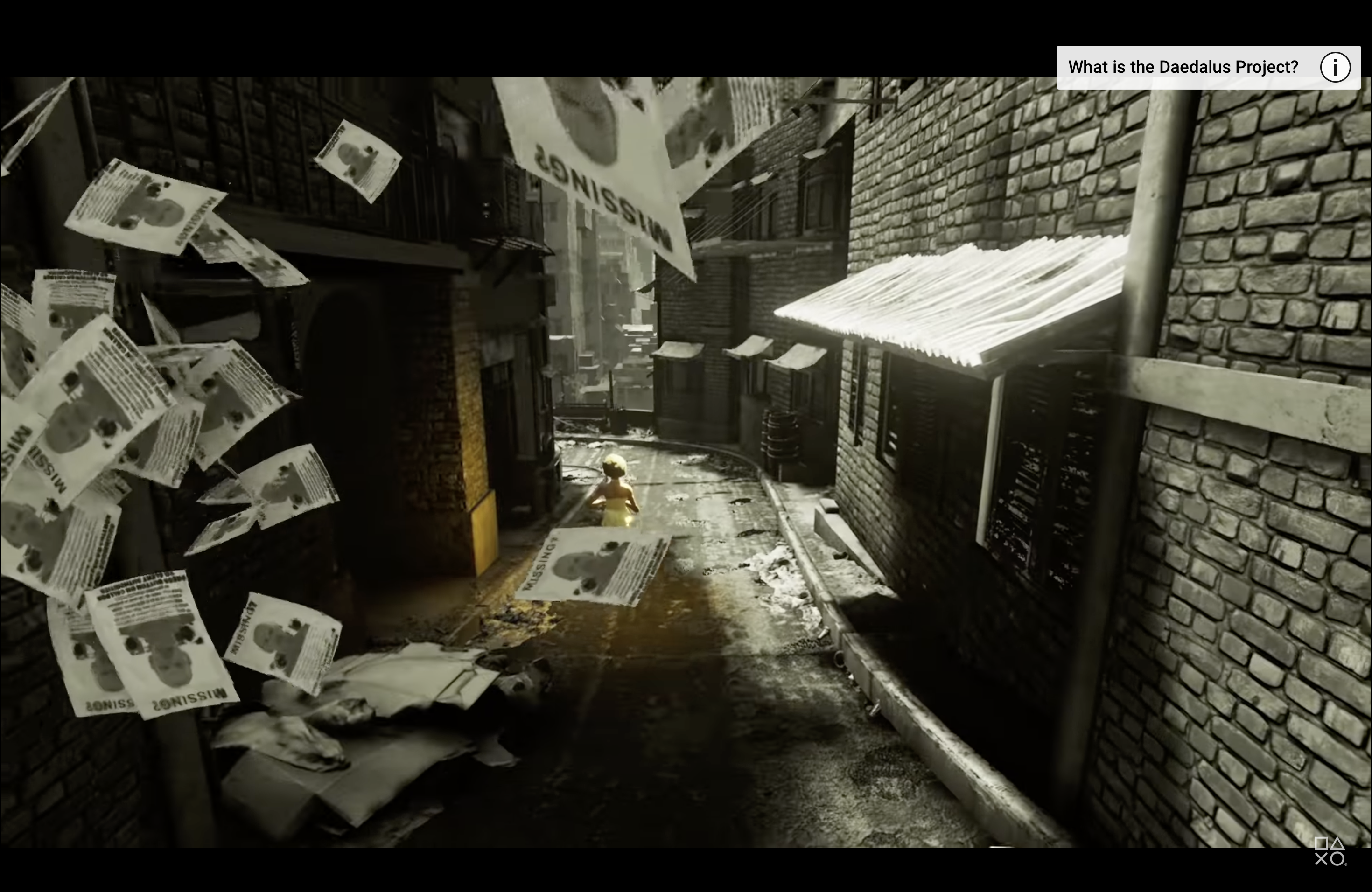Select the white corrugated awning on the right

pyautogui.click(x=951, y=300)
